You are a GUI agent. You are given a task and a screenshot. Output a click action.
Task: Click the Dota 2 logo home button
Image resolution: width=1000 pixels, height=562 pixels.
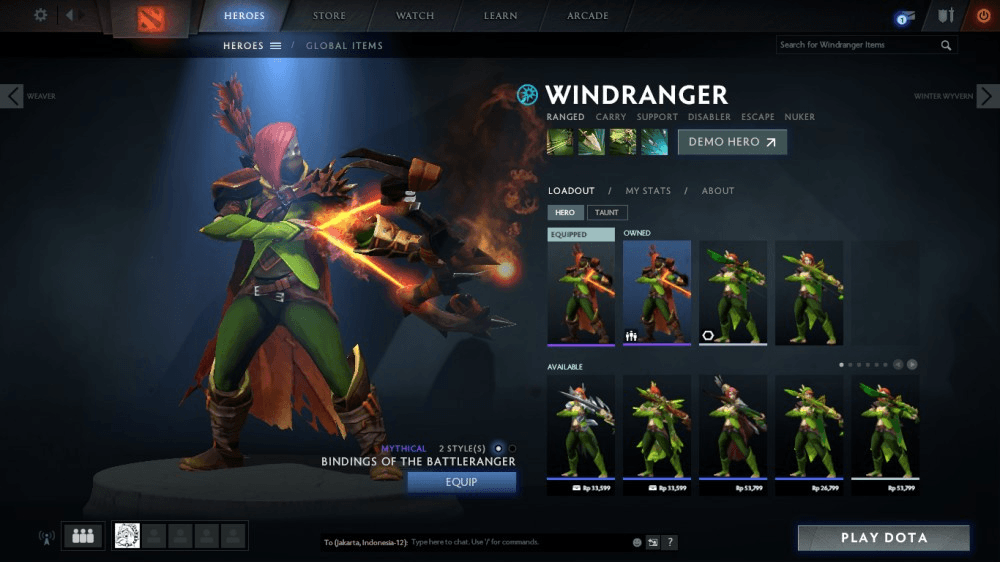pyautogui.click(x=150, y=18)
